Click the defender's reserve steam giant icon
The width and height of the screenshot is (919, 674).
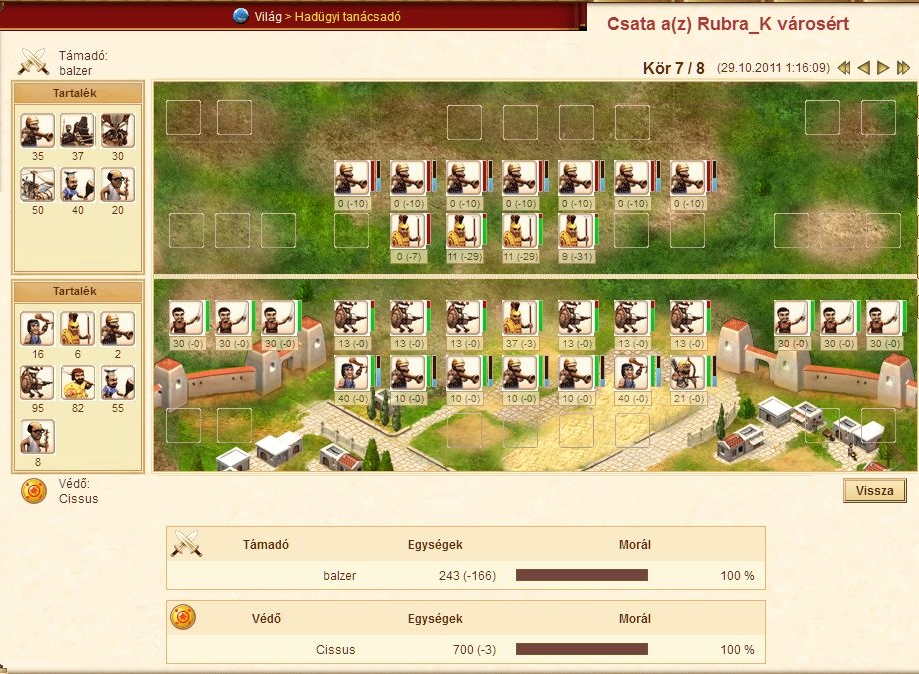(37, 383)
